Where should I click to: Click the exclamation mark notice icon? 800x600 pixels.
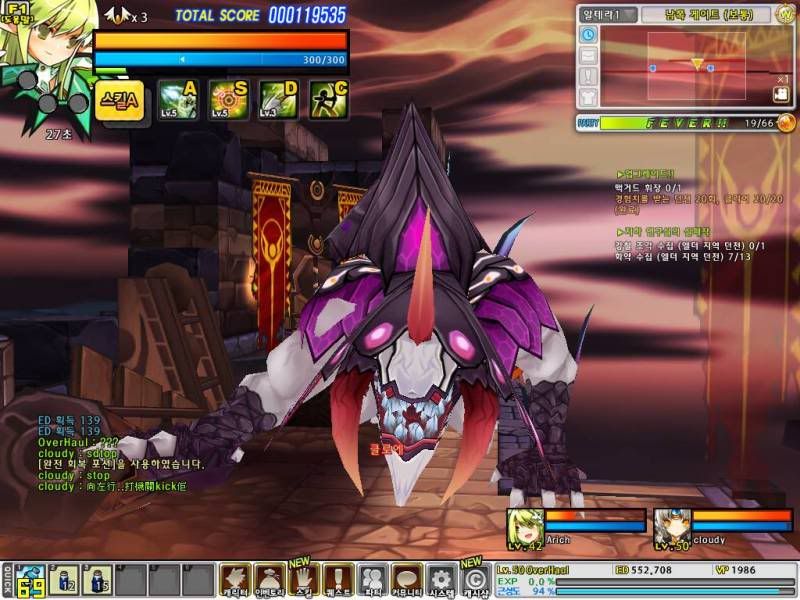click(x=588, y=77)
